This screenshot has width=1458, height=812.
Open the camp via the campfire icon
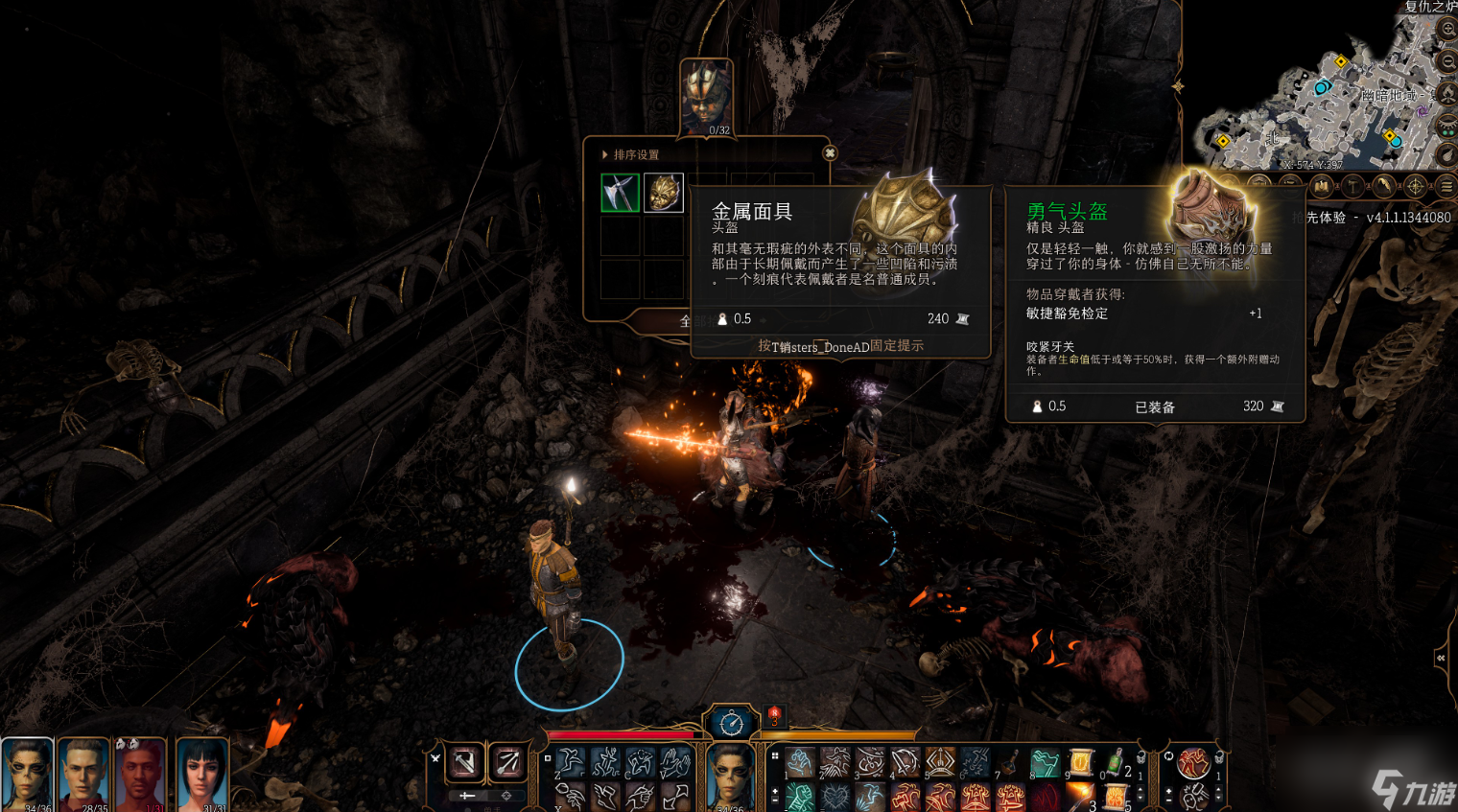pos(1448,93)
